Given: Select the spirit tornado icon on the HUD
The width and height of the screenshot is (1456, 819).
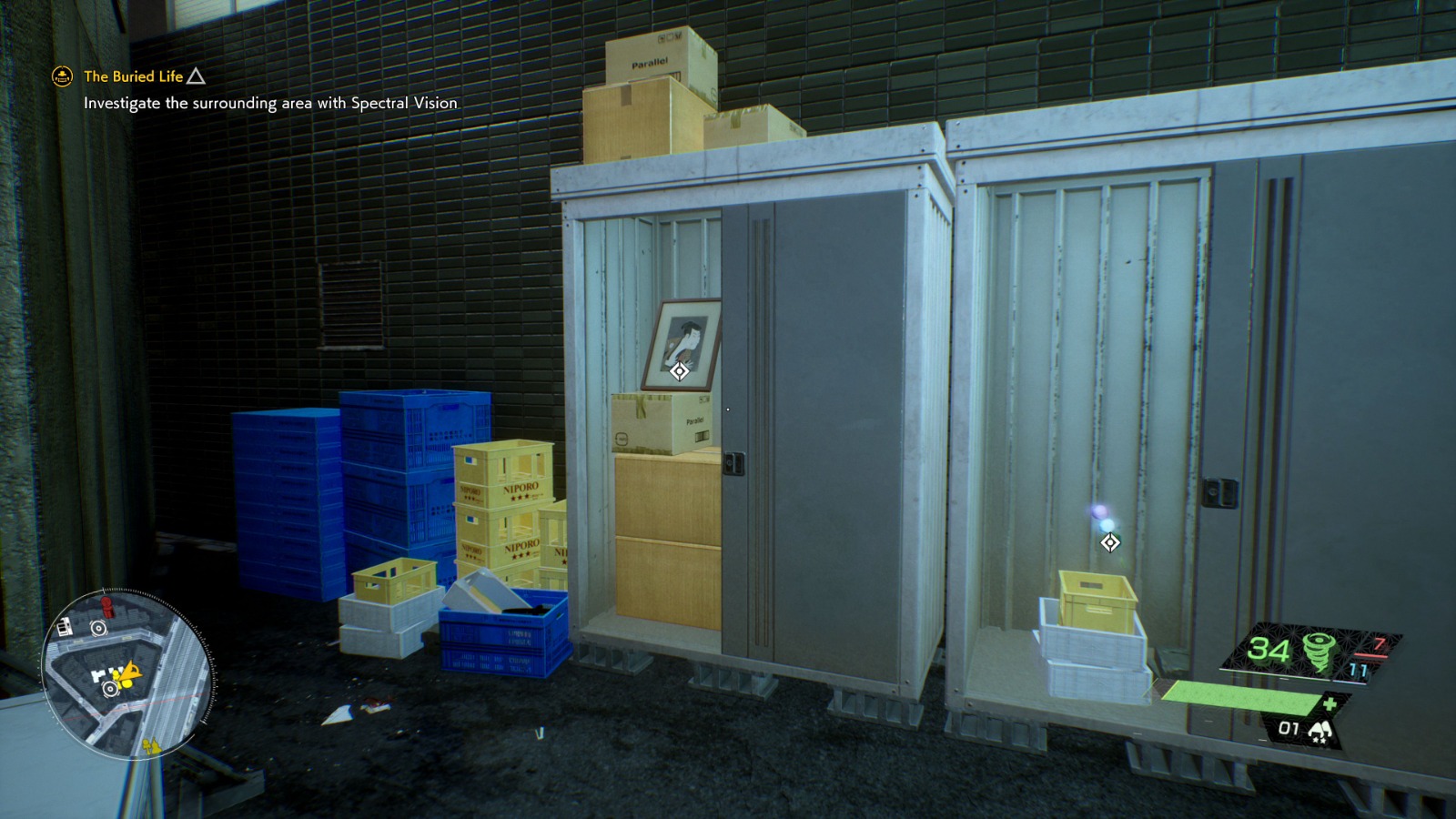Looking at the screenshot, I should (x=1319, y=652).
